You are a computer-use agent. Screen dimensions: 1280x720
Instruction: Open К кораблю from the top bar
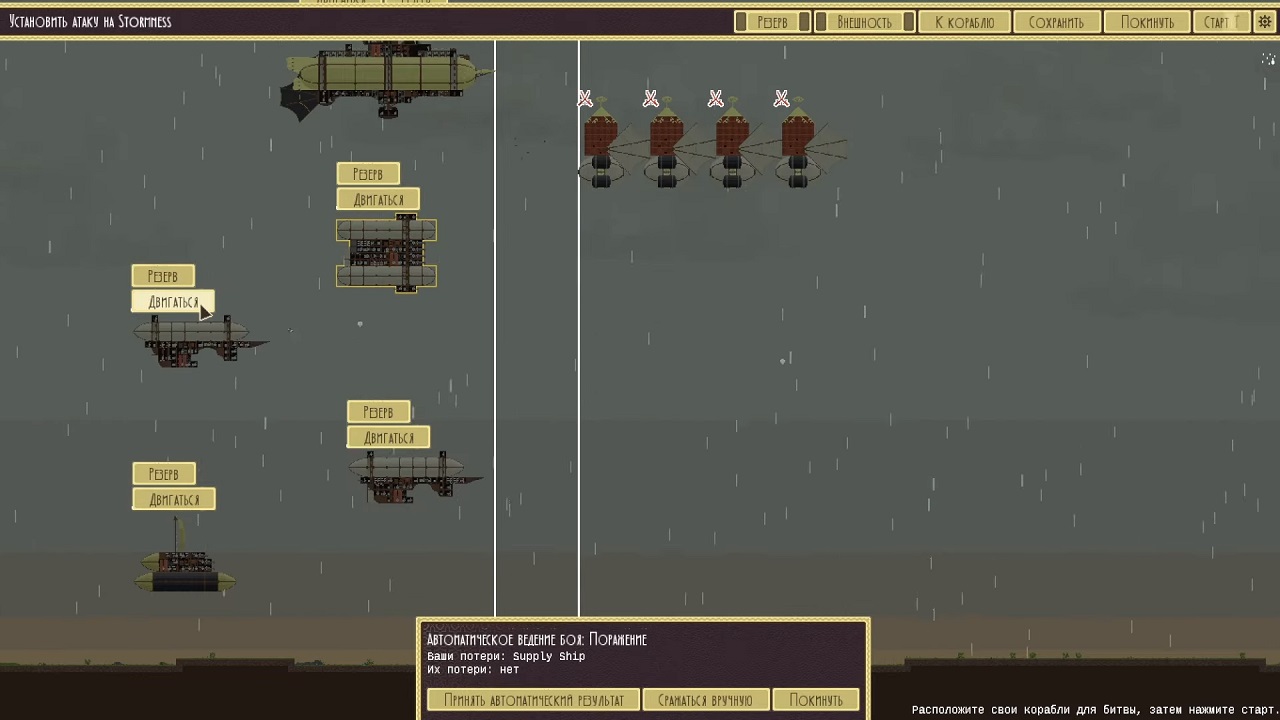tap(964, 21)
